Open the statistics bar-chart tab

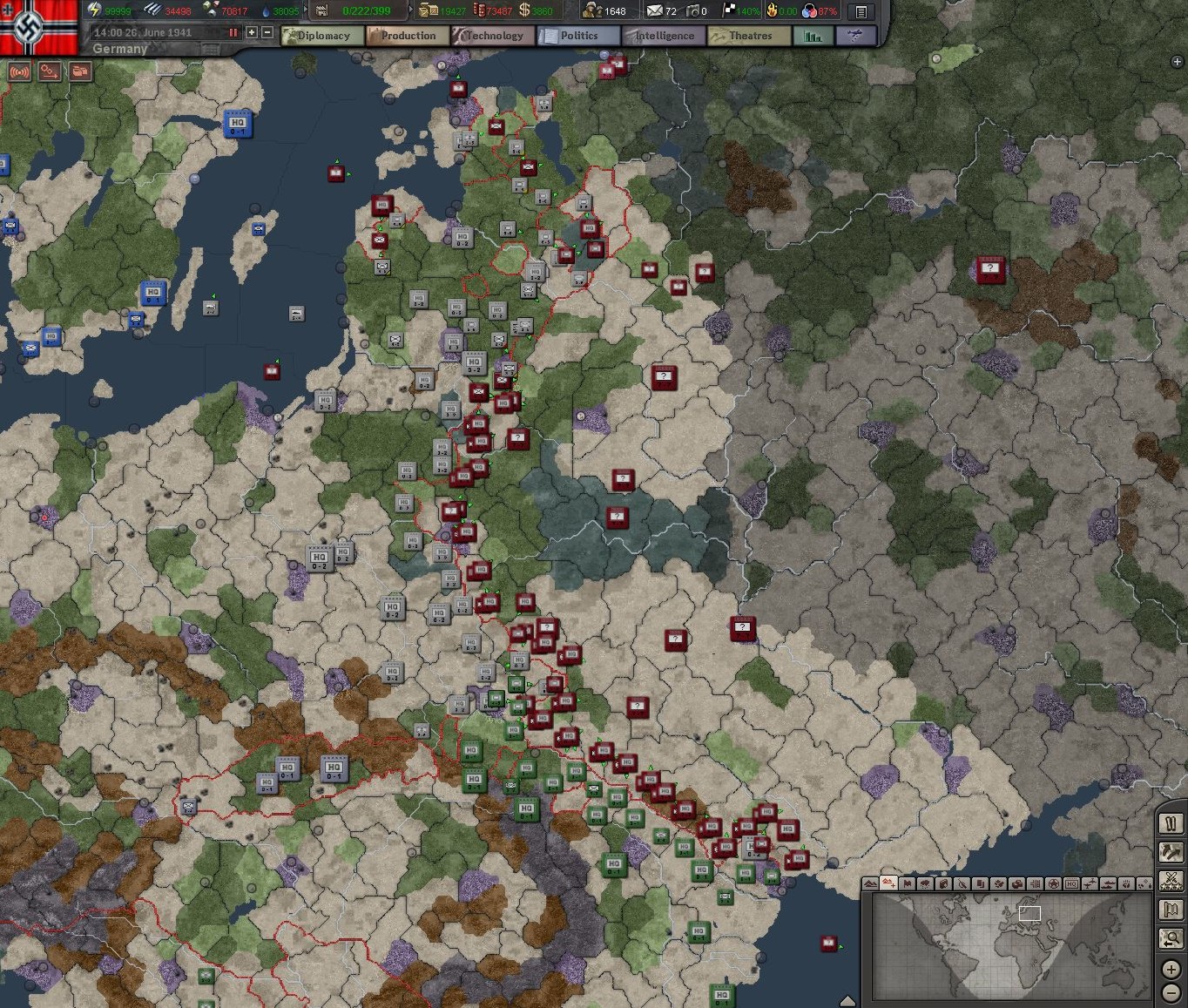tap(813, 36)
